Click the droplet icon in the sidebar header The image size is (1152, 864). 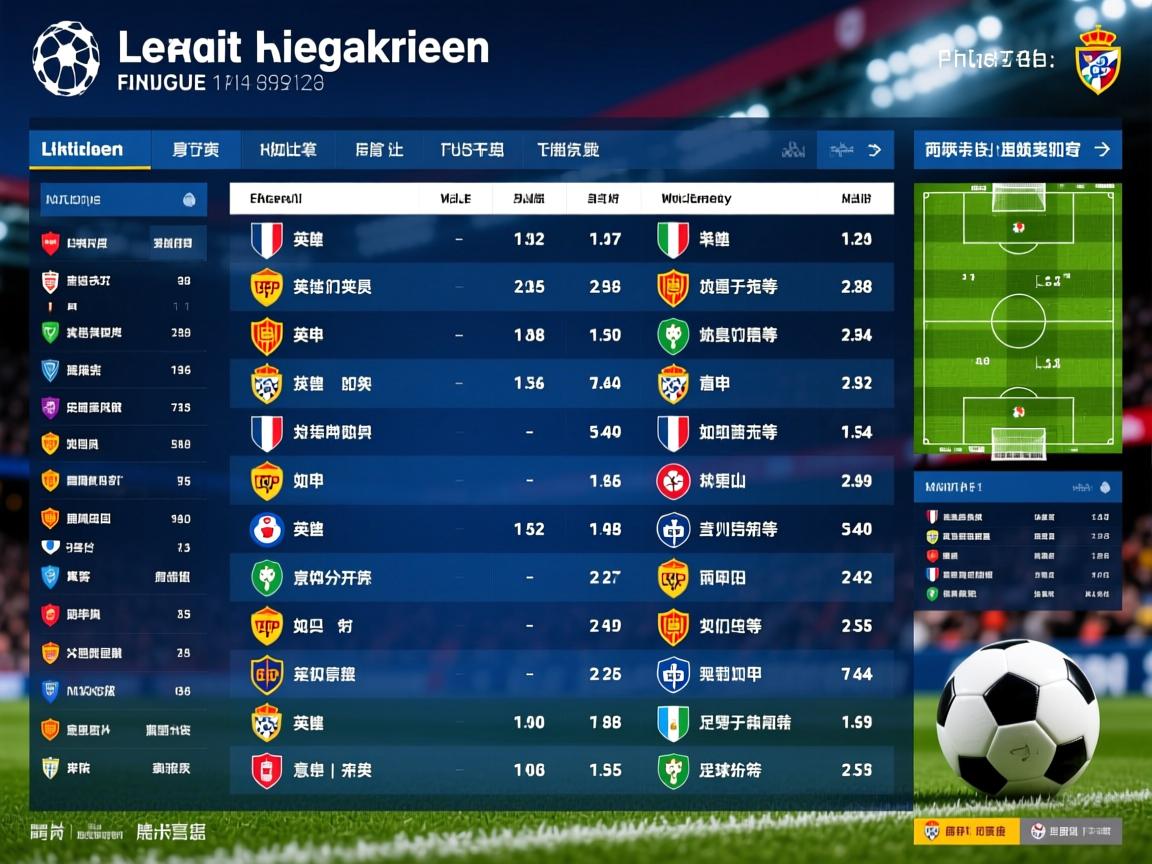(x=189, y=200)
